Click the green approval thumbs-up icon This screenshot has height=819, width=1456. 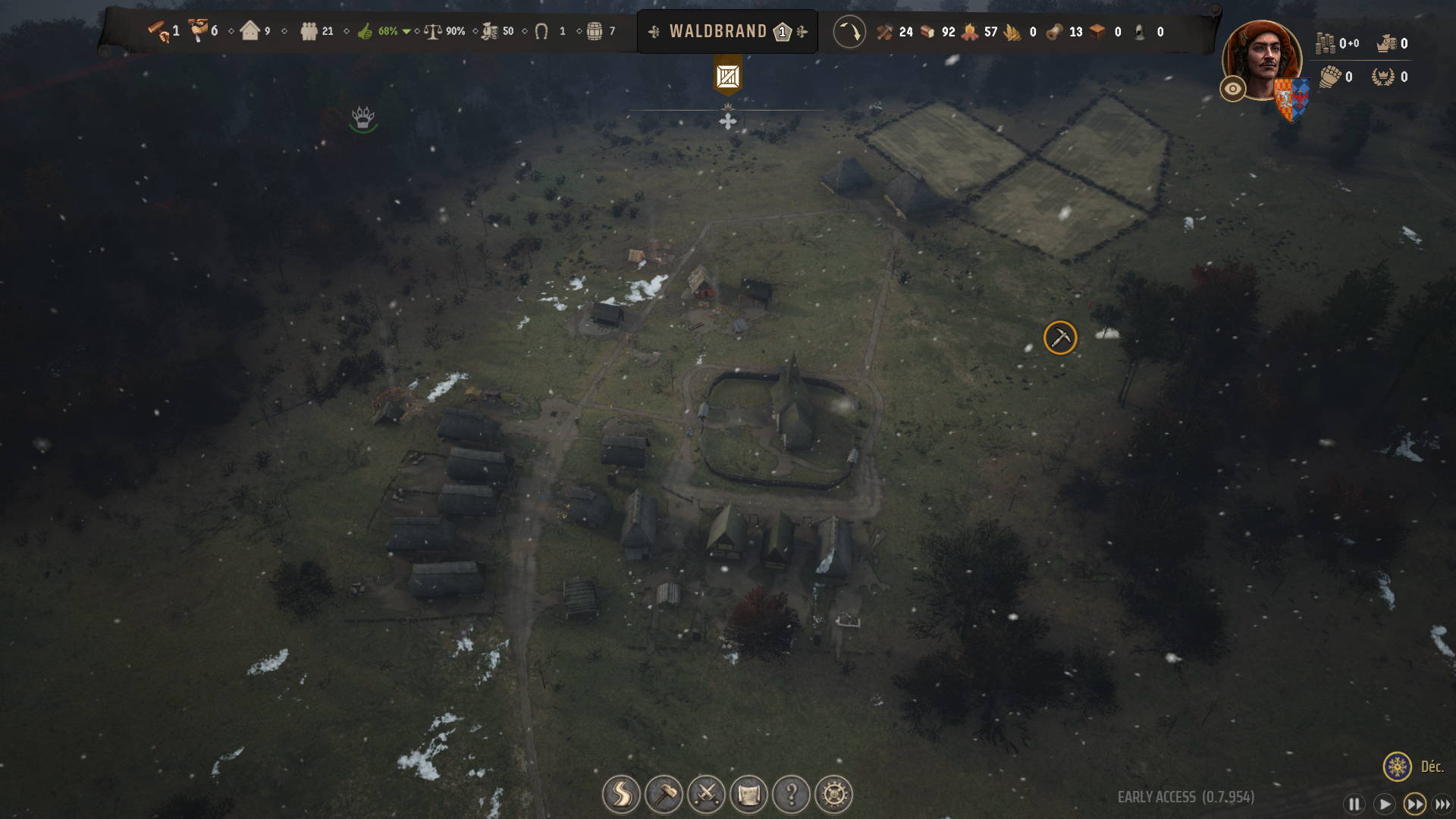366,31
